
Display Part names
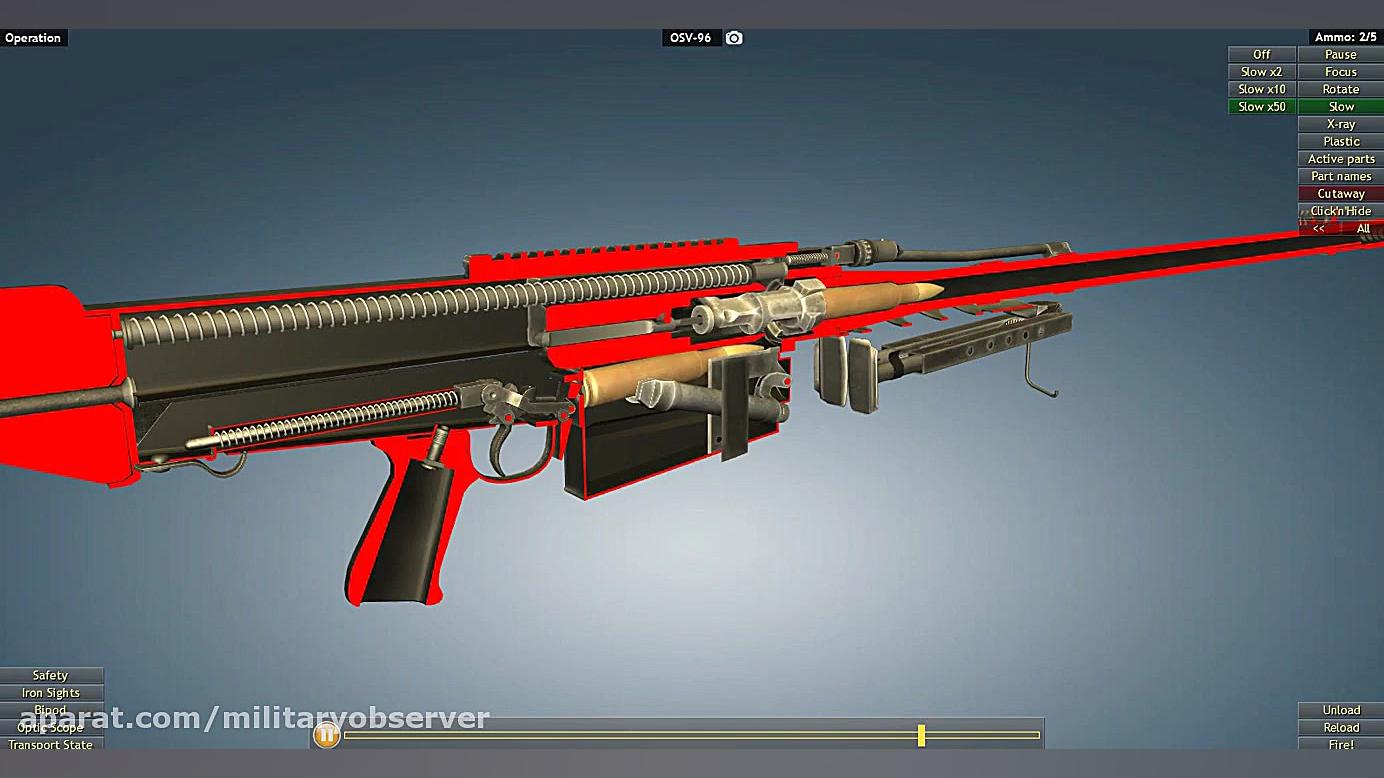(x=1340, y=176)
